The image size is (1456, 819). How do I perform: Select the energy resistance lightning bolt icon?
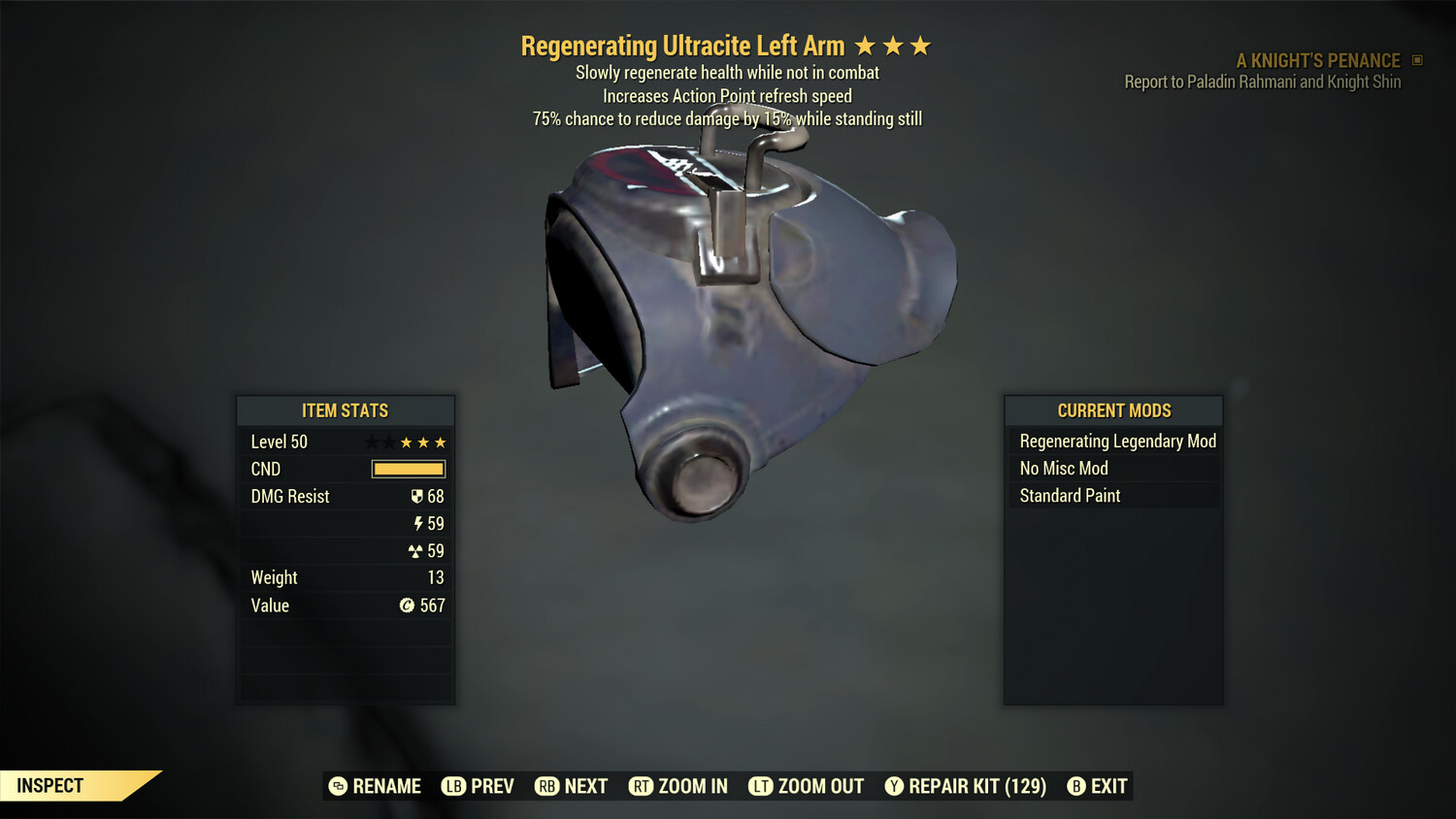click(x=418, y=523)
